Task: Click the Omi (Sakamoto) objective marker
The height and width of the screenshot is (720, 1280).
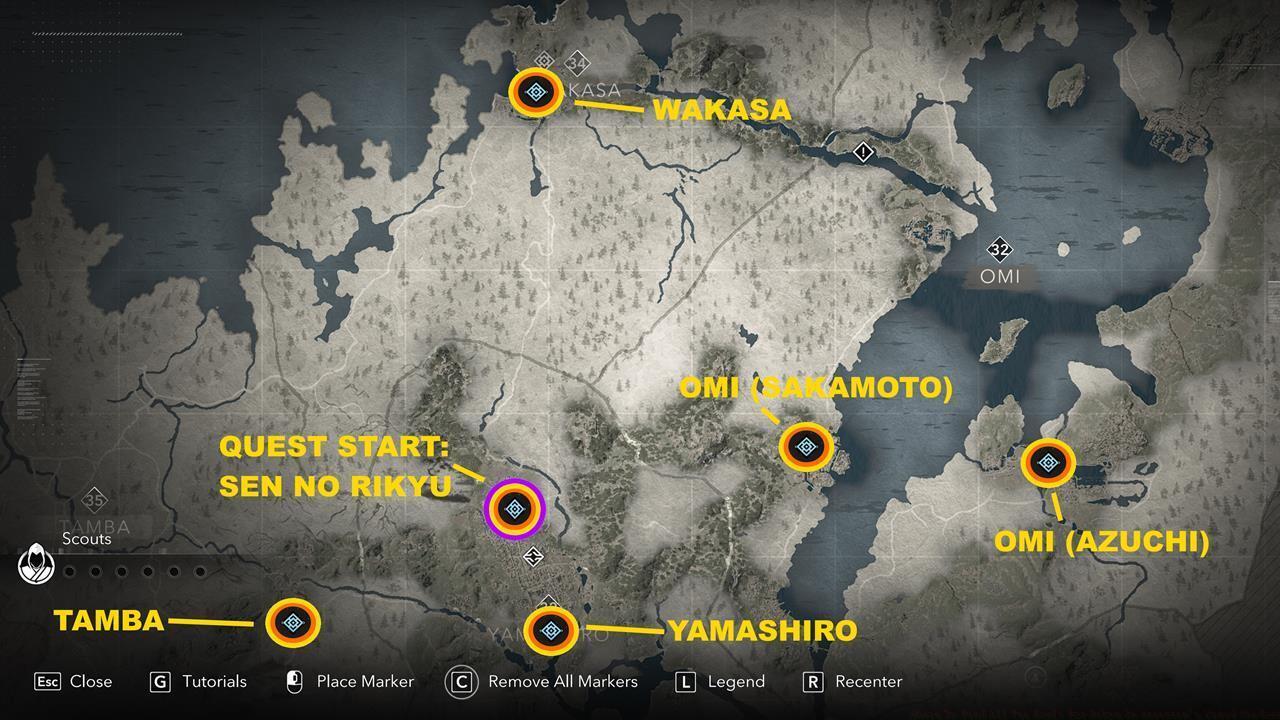Action: pos(806,449)
